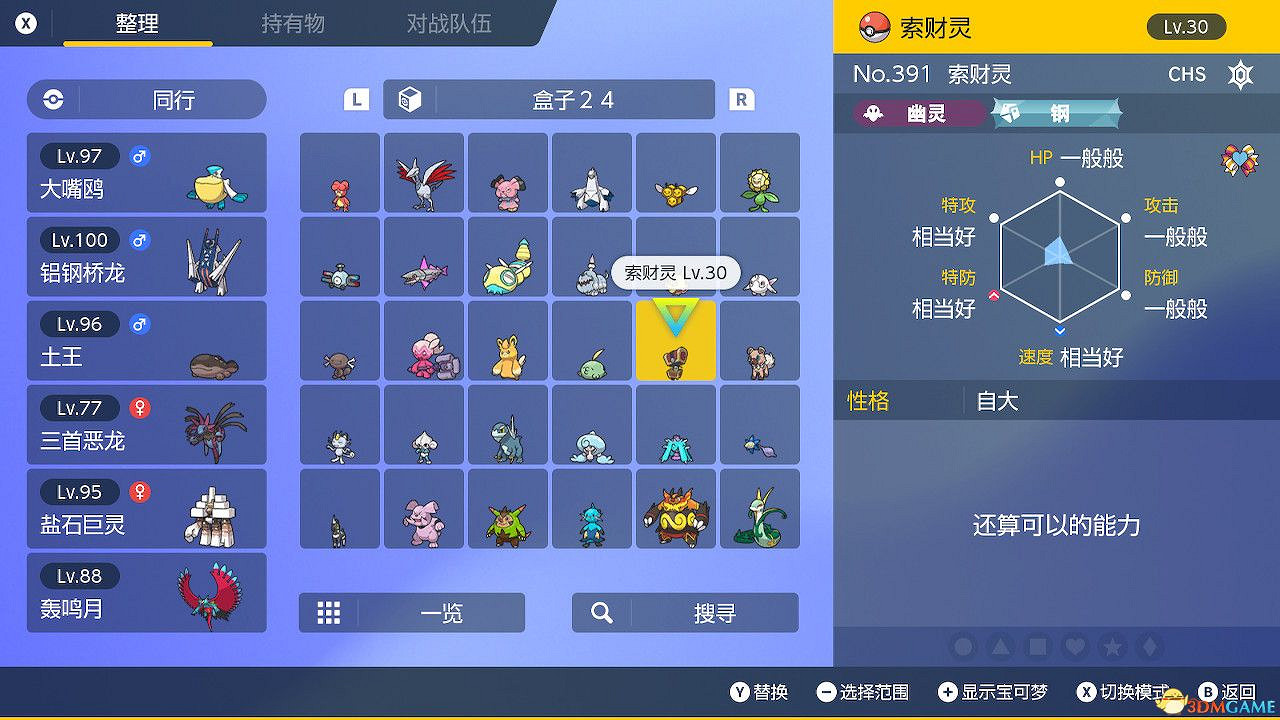Click the grid icon on 一览 button
The image size is (1280, 720).
tap(330, 613)
